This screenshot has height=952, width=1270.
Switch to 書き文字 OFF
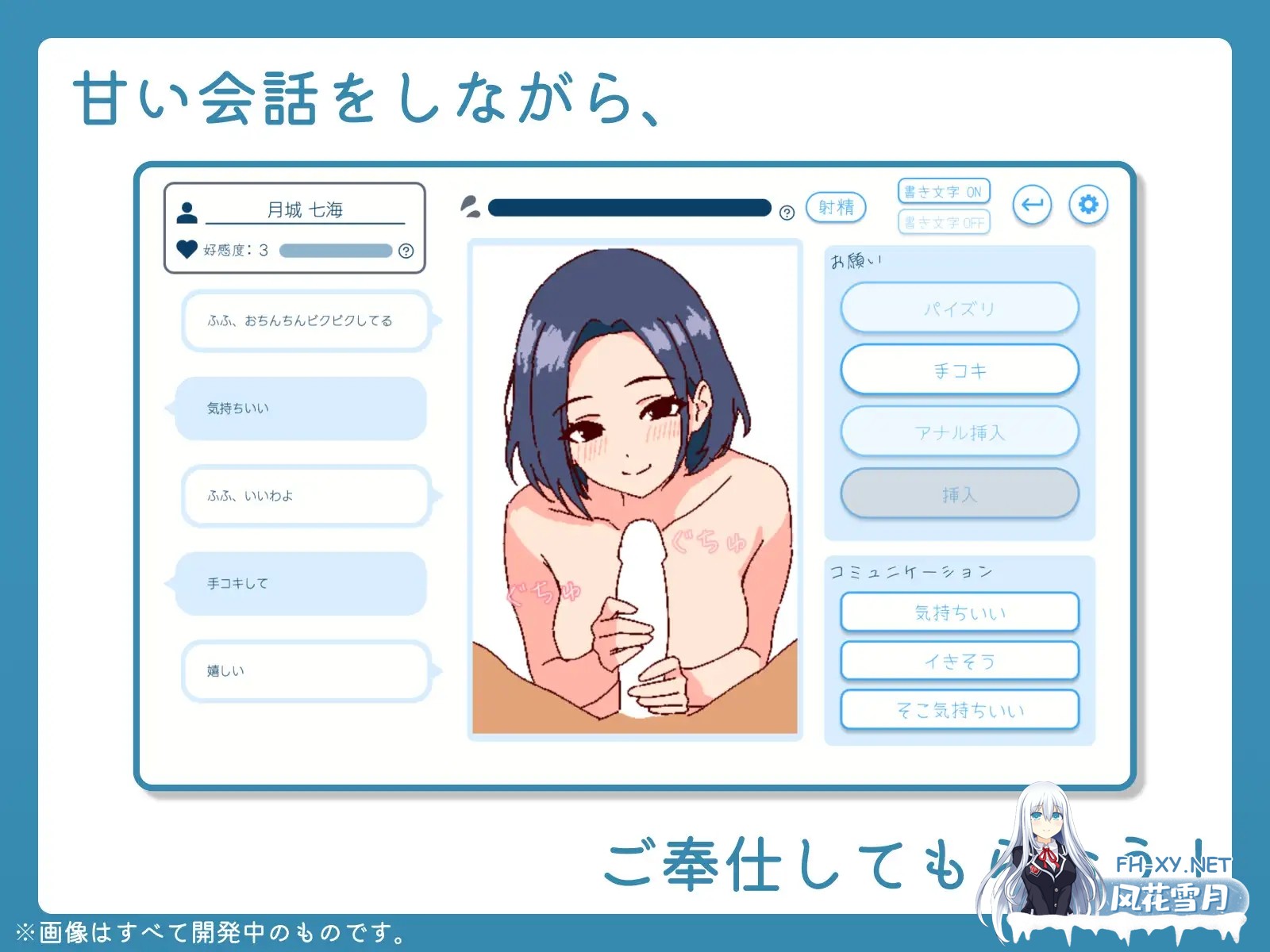[x=945, y=223]
